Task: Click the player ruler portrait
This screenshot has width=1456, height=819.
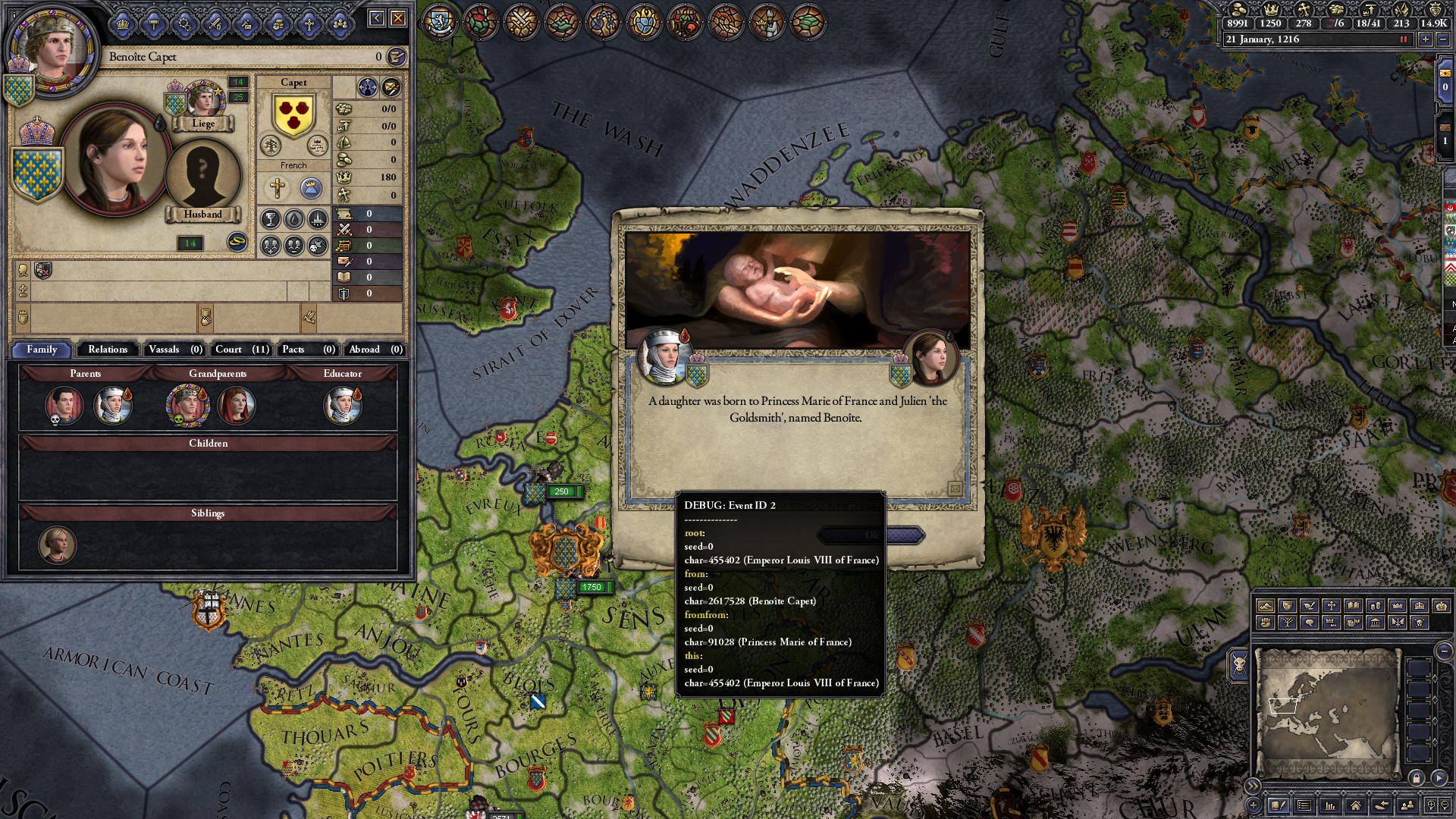Action: click(x=52, y=47)
